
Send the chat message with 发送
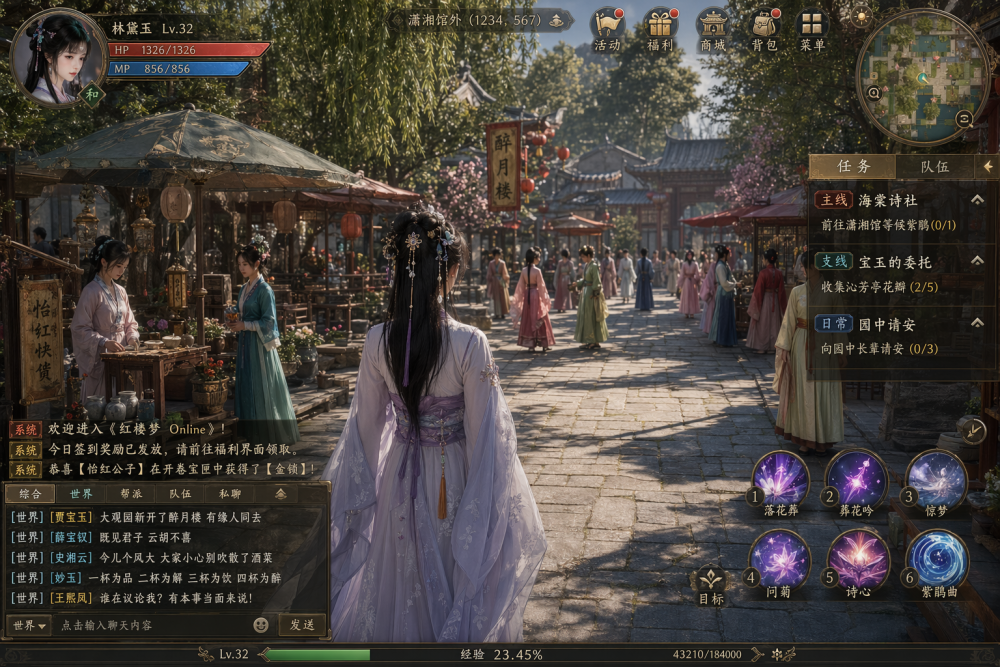click(302, 625)
